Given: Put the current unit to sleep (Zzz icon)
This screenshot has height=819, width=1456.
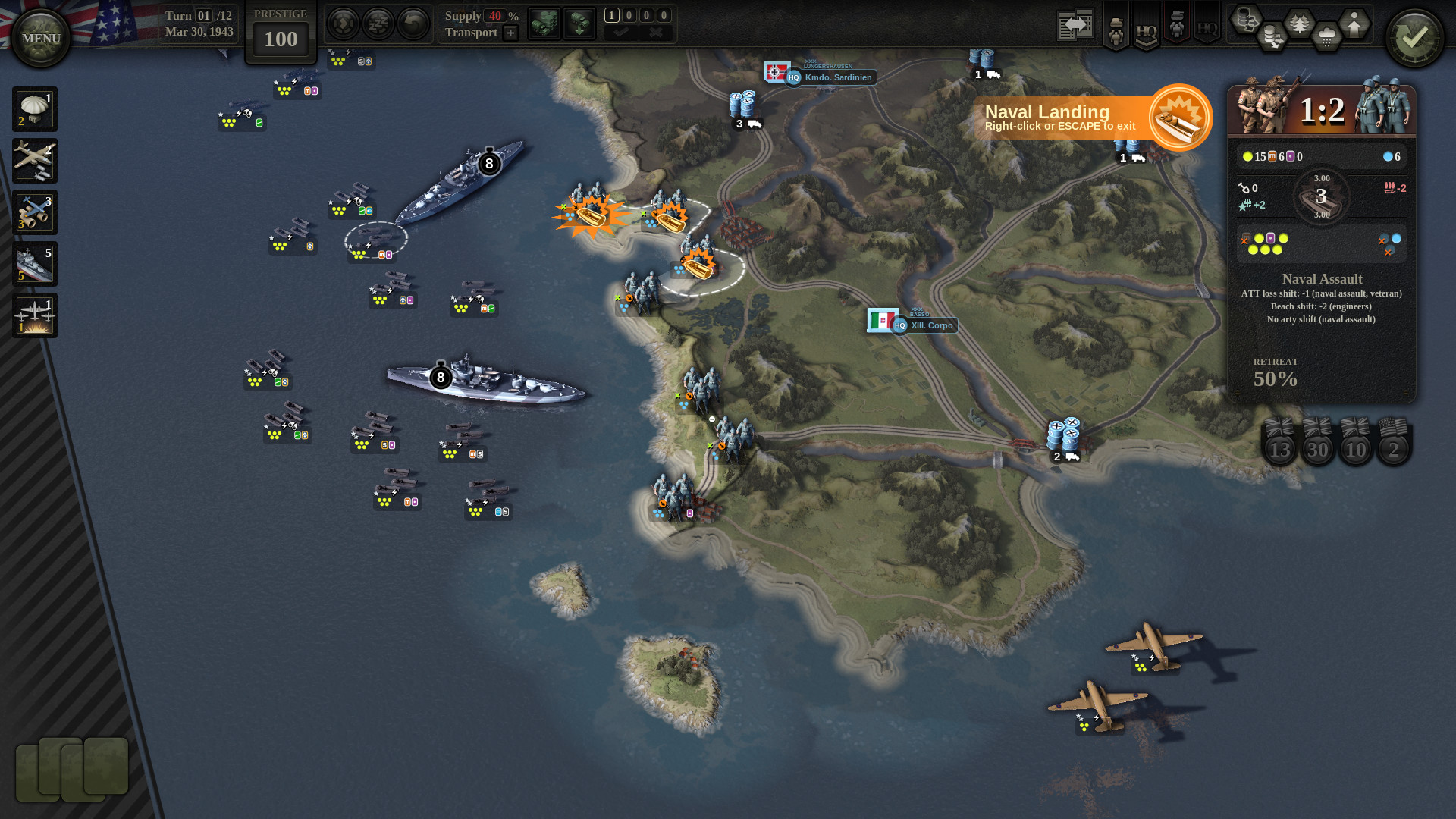Looking at the screenshot, I should (x=378, y=23).
